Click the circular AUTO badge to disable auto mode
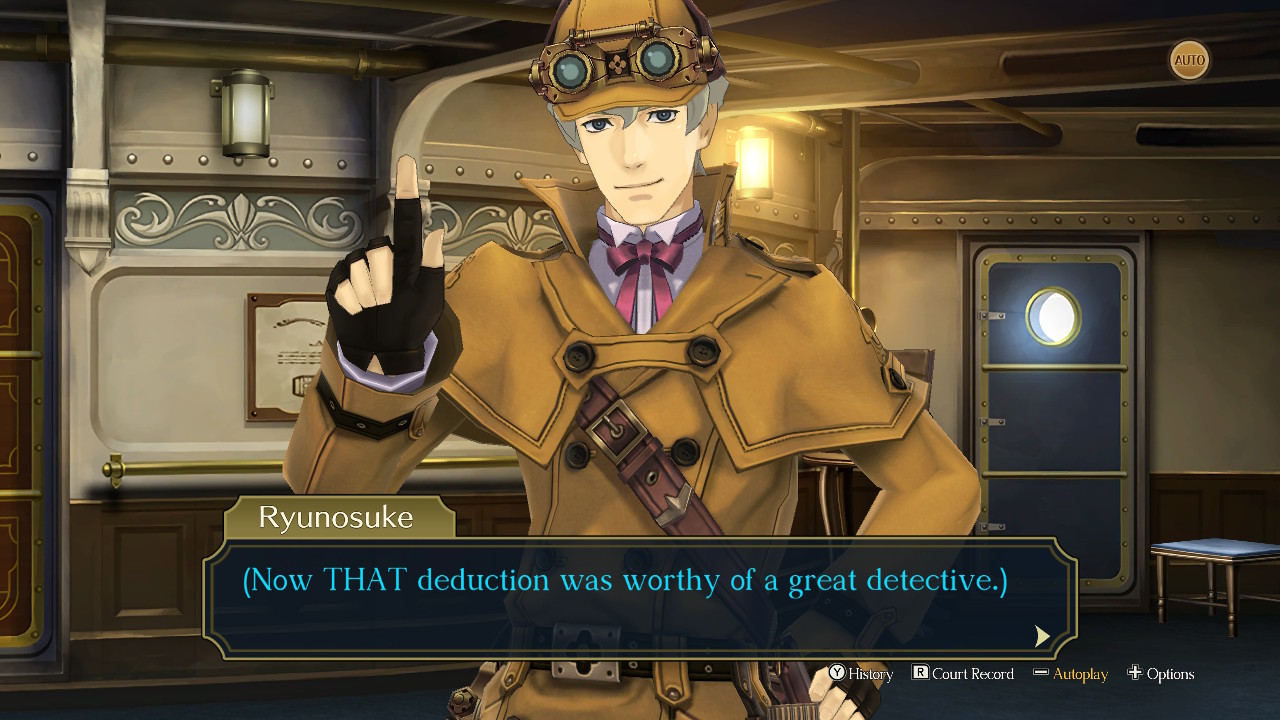Image resolution: width=1280 pixels, height=720 pixels. 1188,60
